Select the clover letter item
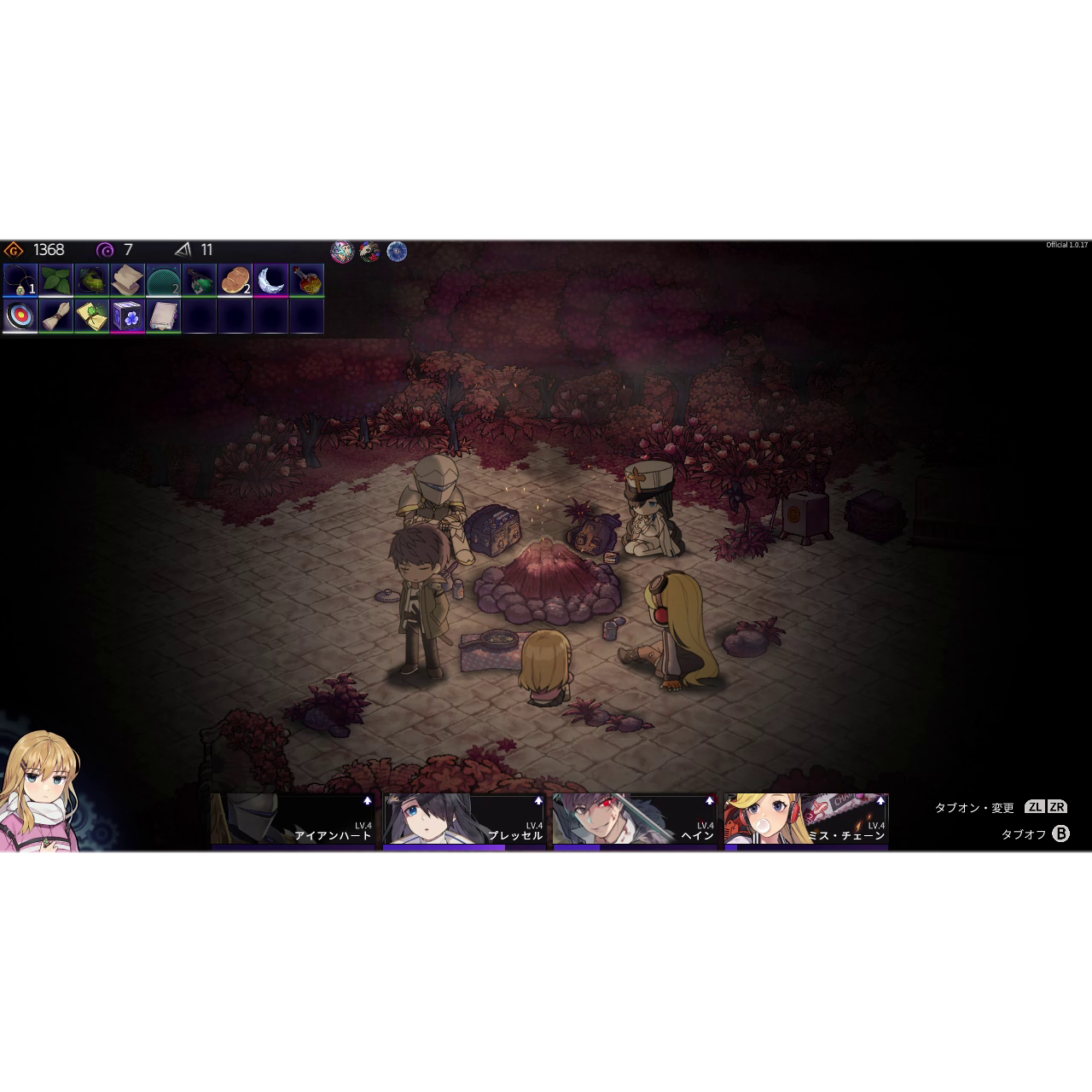The height and width of the screenshot is (1092, 1092). 92,317
